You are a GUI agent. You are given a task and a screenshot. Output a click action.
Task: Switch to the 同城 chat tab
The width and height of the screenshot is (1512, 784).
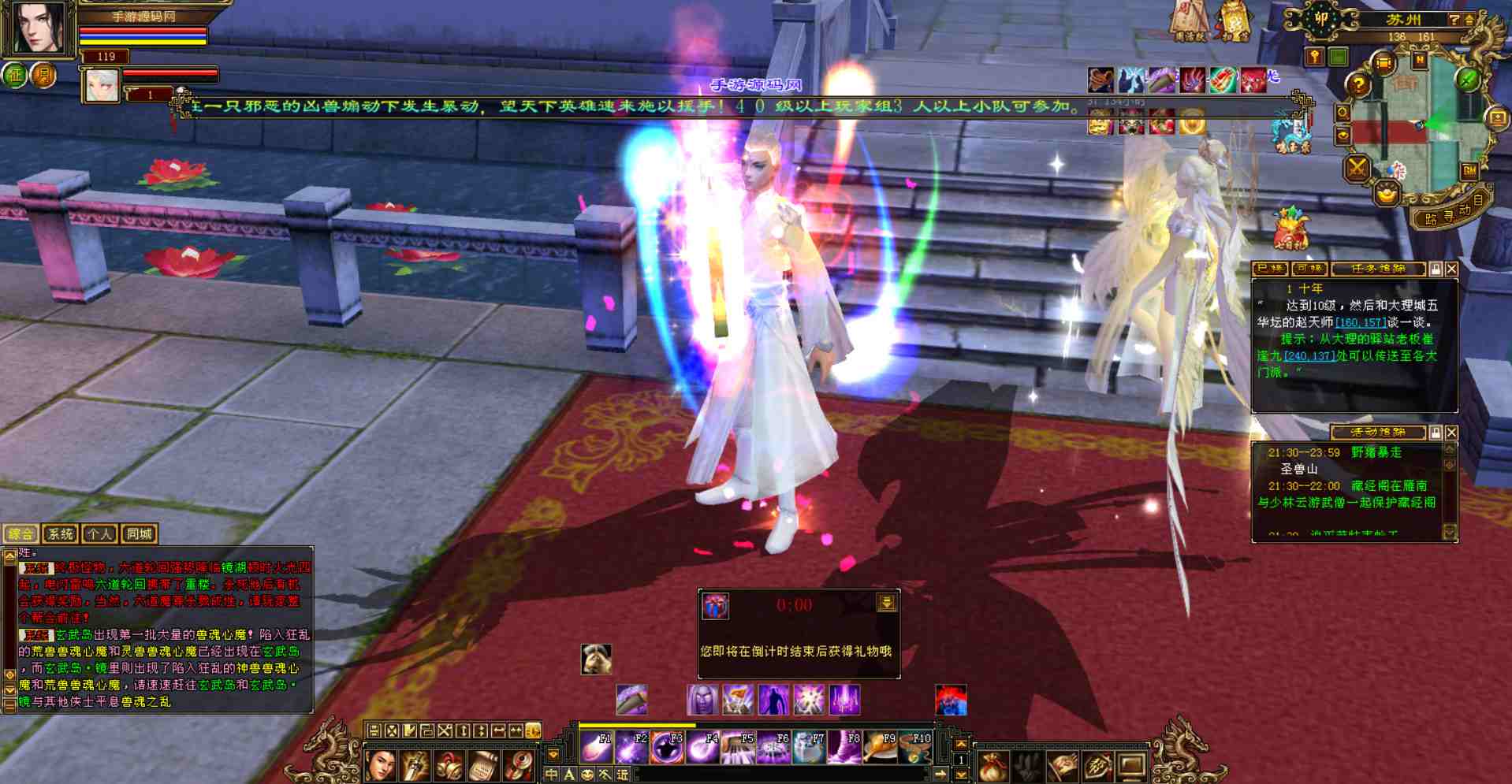[139, 533]
